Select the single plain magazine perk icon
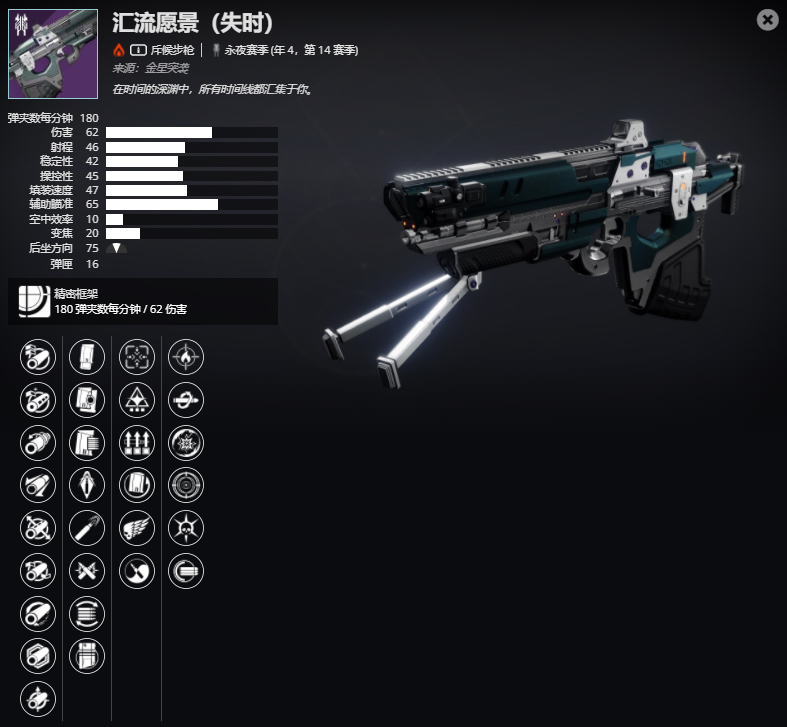 (x=87, y=356)
